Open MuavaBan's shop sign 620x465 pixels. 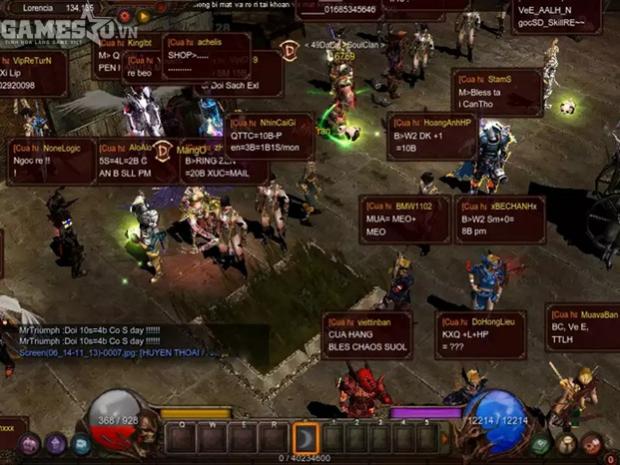pyautogui.click(x=583, y=327)
